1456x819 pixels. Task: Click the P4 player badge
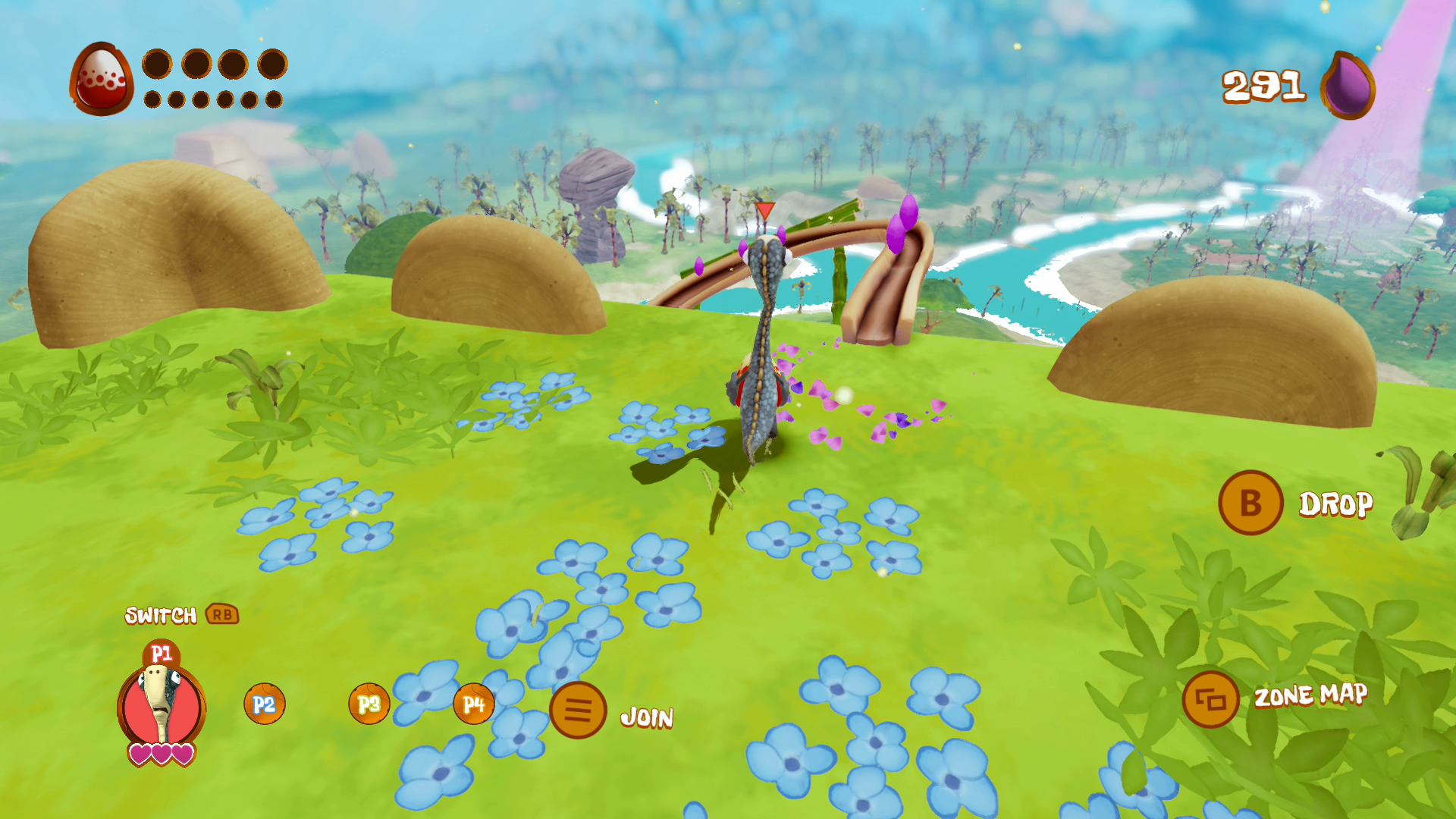[474, 704]
